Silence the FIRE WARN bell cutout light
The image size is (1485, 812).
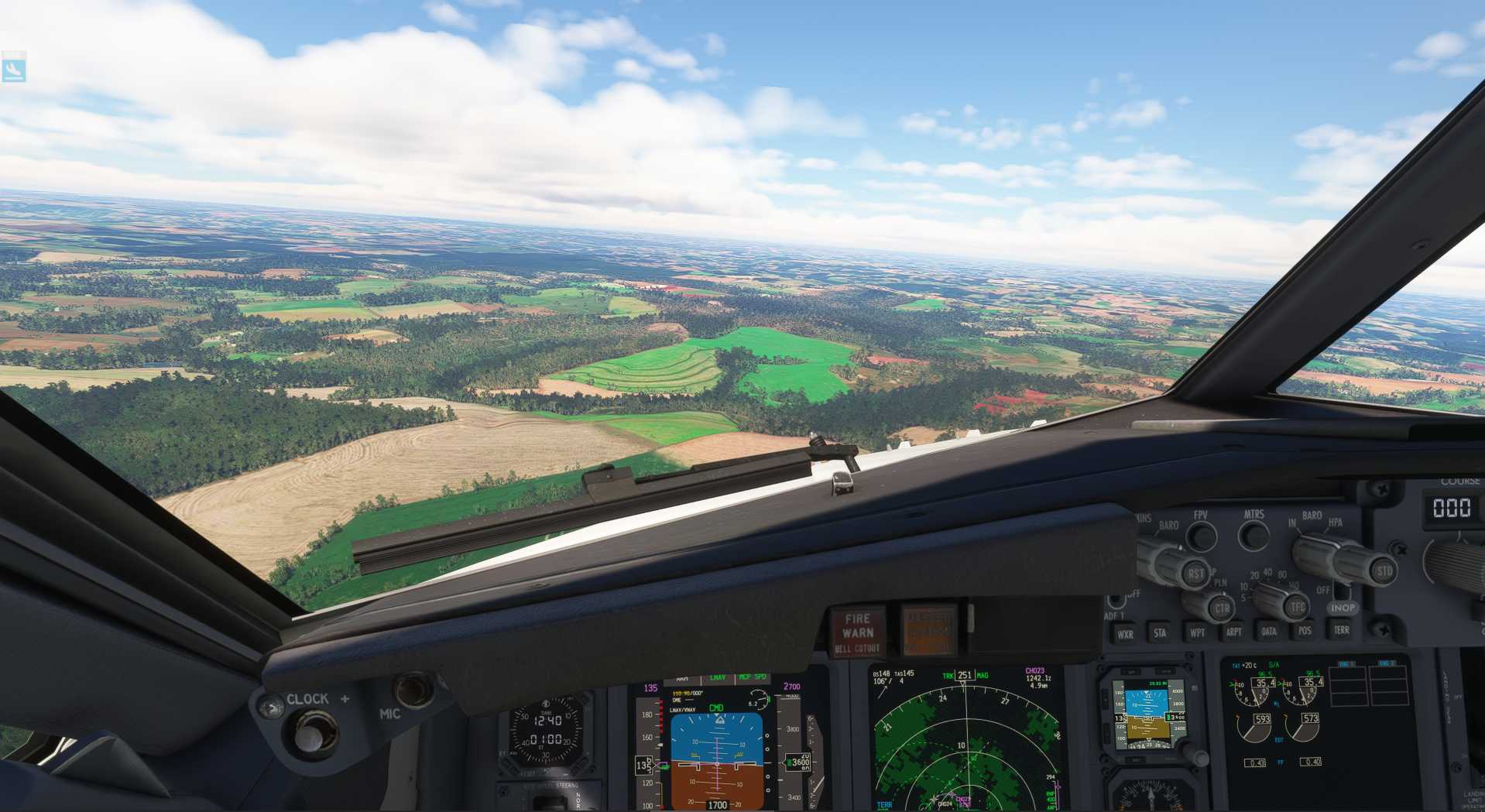pos(858,632)
